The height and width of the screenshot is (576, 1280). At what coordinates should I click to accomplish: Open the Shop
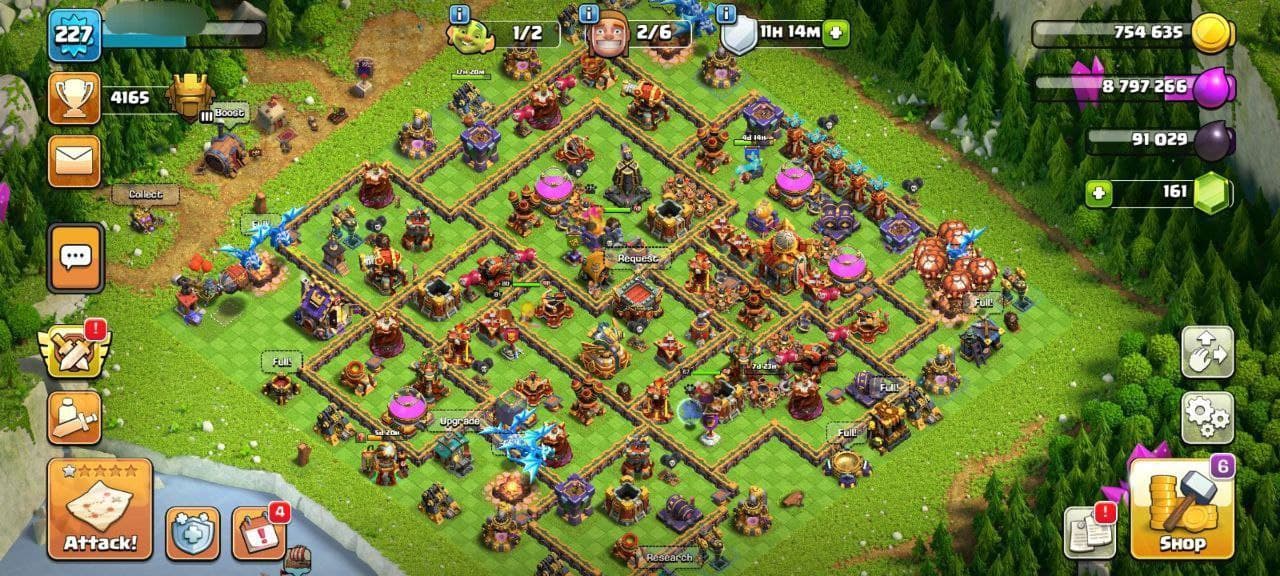click(x=1181, y=509)
